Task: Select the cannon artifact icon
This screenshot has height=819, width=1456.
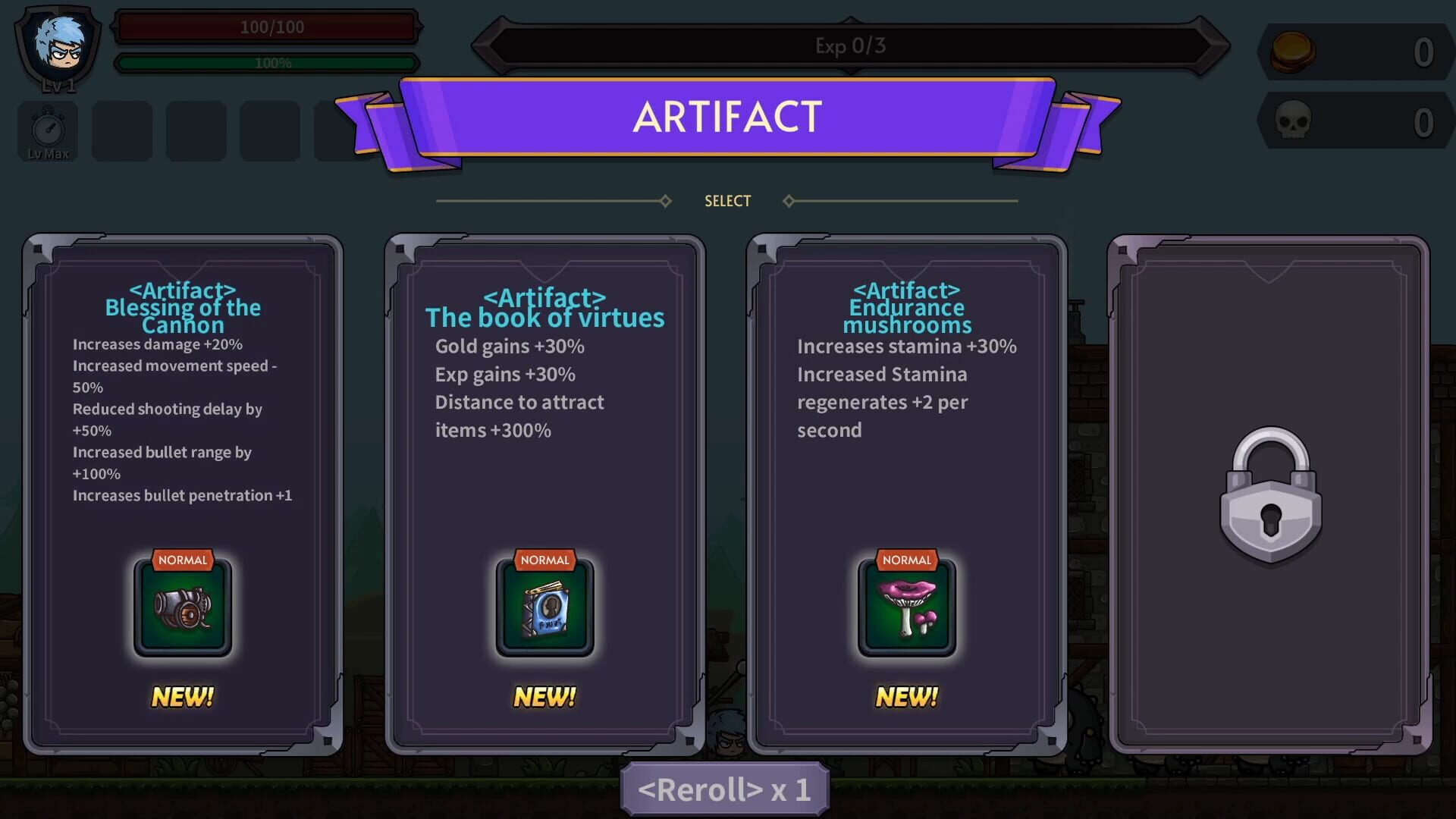Action: (x=182, y=608)
